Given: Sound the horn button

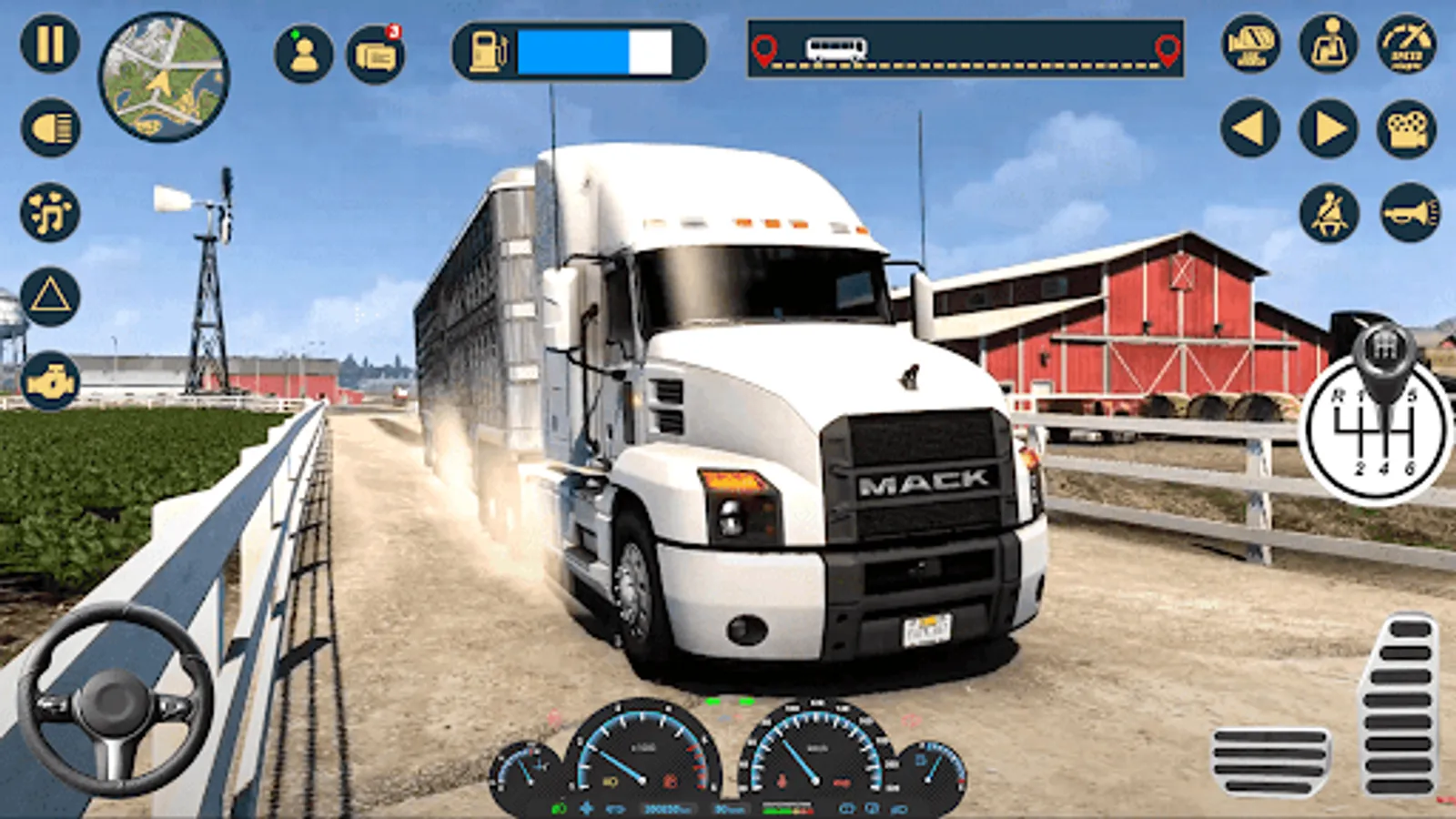Looking at the screenshot, I should point(1410,213).
